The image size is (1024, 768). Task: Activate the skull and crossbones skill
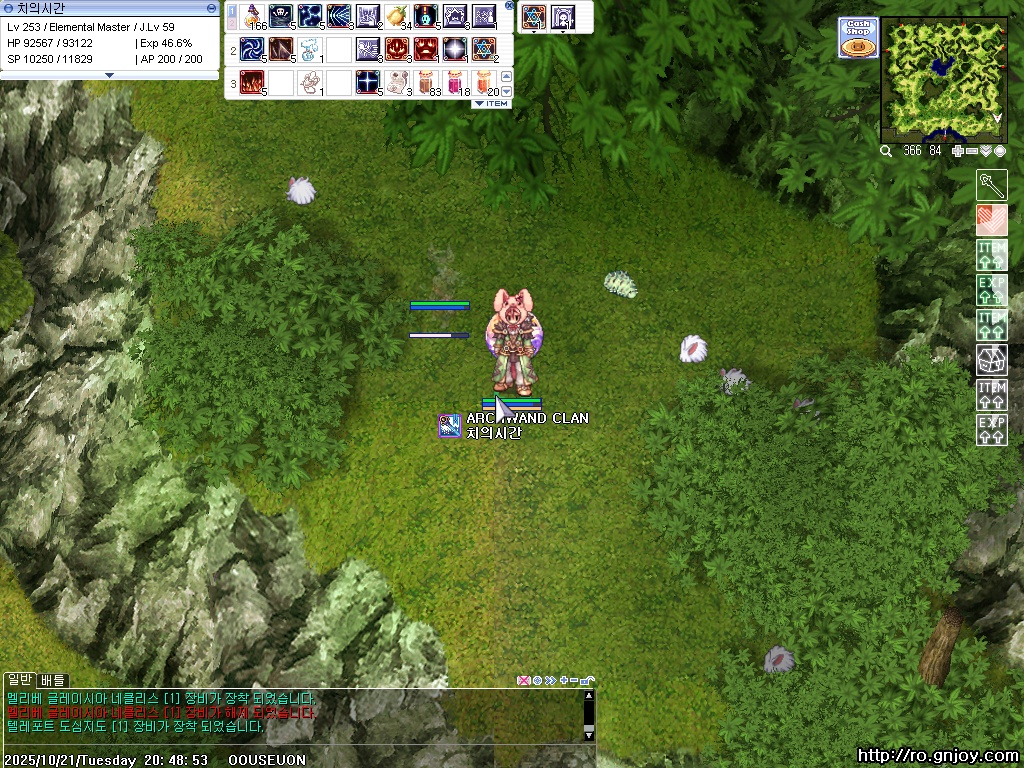280,17
